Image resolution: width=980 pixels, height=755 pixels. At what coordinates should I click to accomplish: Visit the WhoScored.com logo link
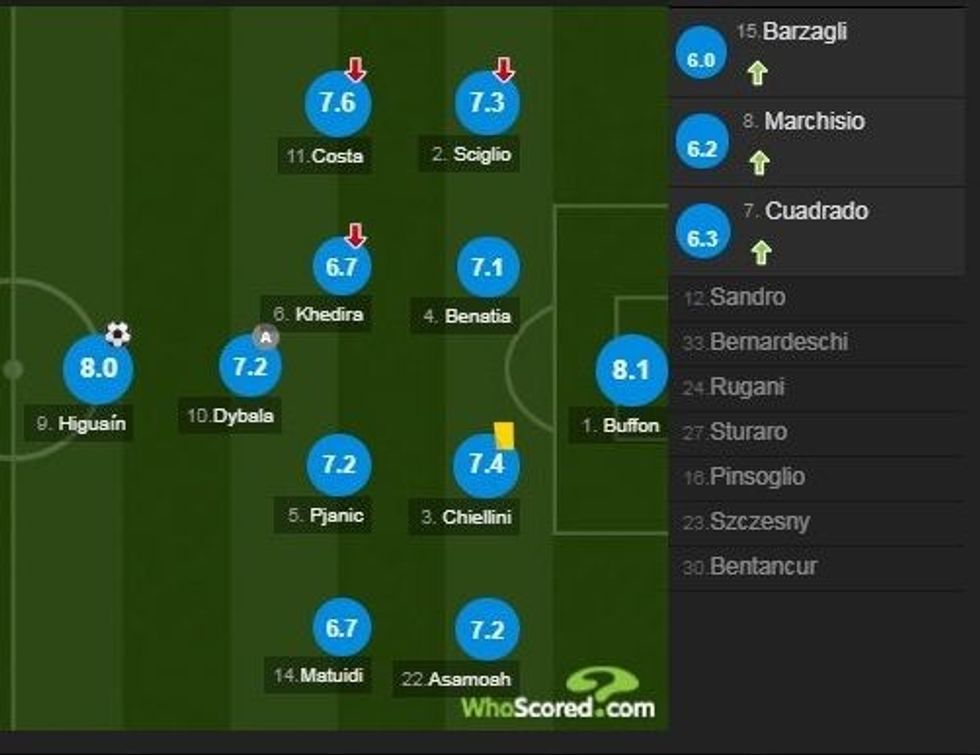coord(558,695)
